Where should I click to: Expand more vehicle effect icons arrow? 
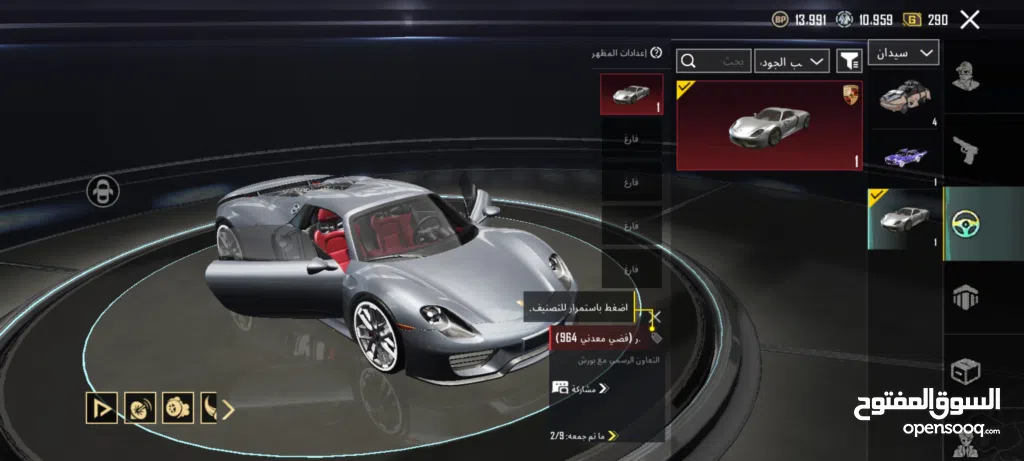coord(227,408)
